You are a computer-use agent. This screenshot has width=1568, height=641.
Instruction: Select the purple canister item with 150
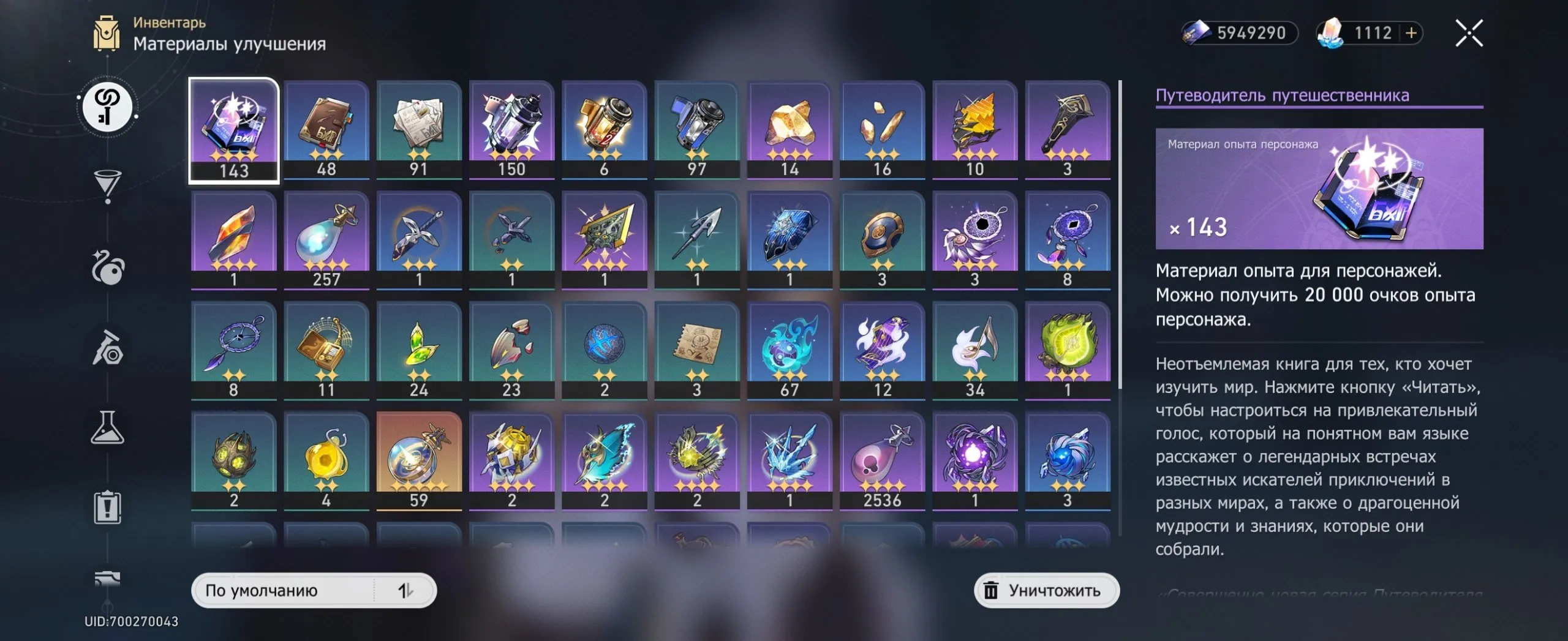[x=511, y=130]
